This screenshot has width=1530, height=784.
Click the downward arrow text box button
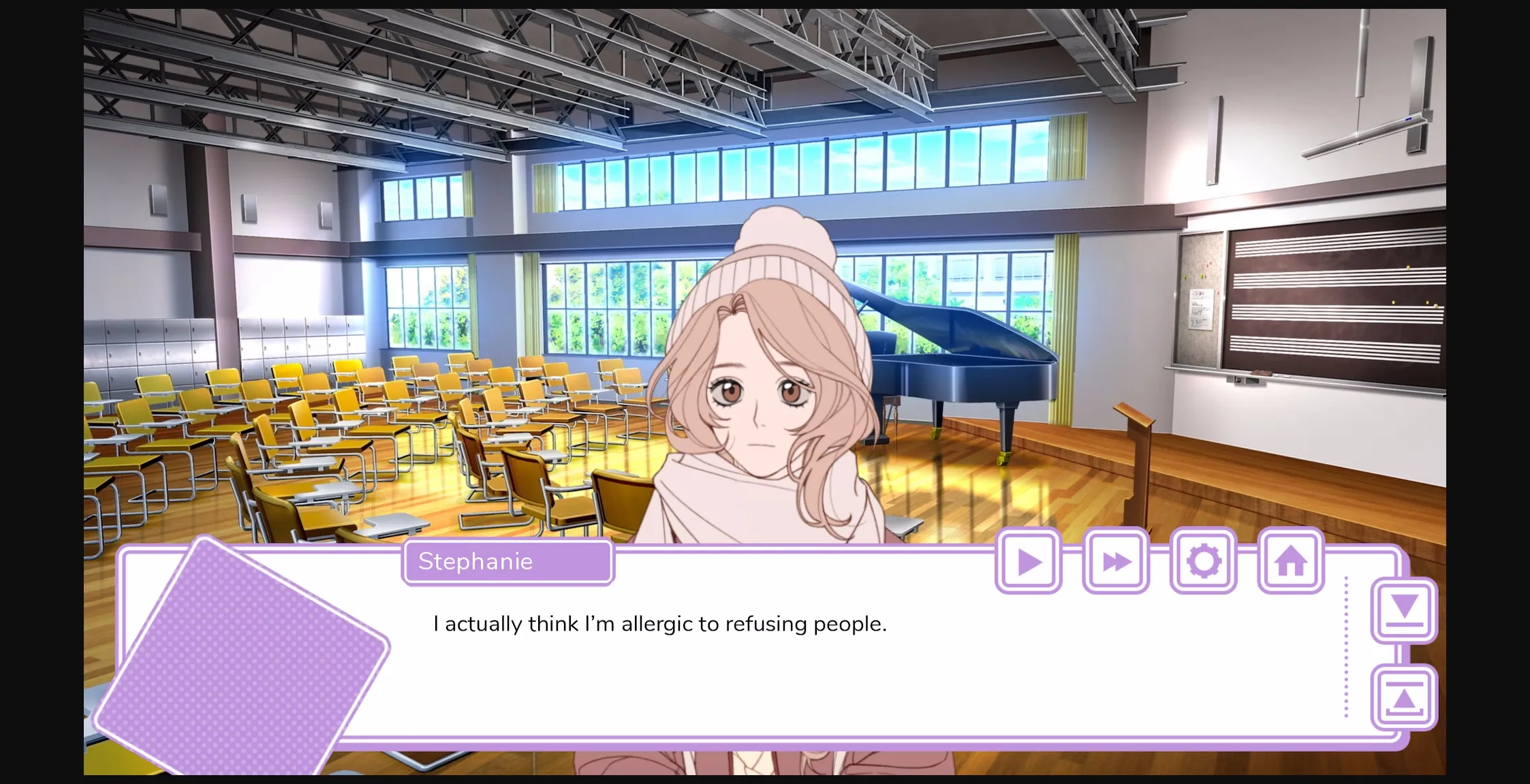click(x=1404, y=610)
